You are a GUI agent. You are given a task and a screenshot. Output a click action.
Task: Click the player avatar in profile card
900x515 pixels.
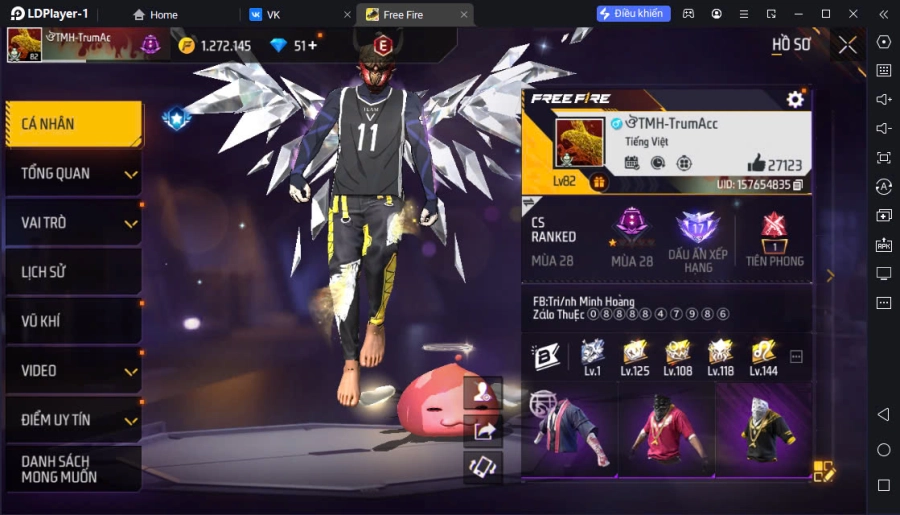pyautogui.click(x=580, y=143)
